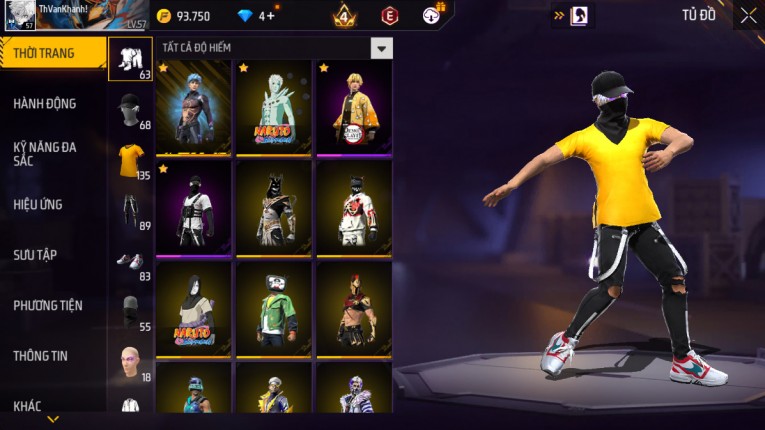Viewport: 765px width, 430px height.
Task: Select the yellow t-shirt tops category
Action: (x=131, y=160)
